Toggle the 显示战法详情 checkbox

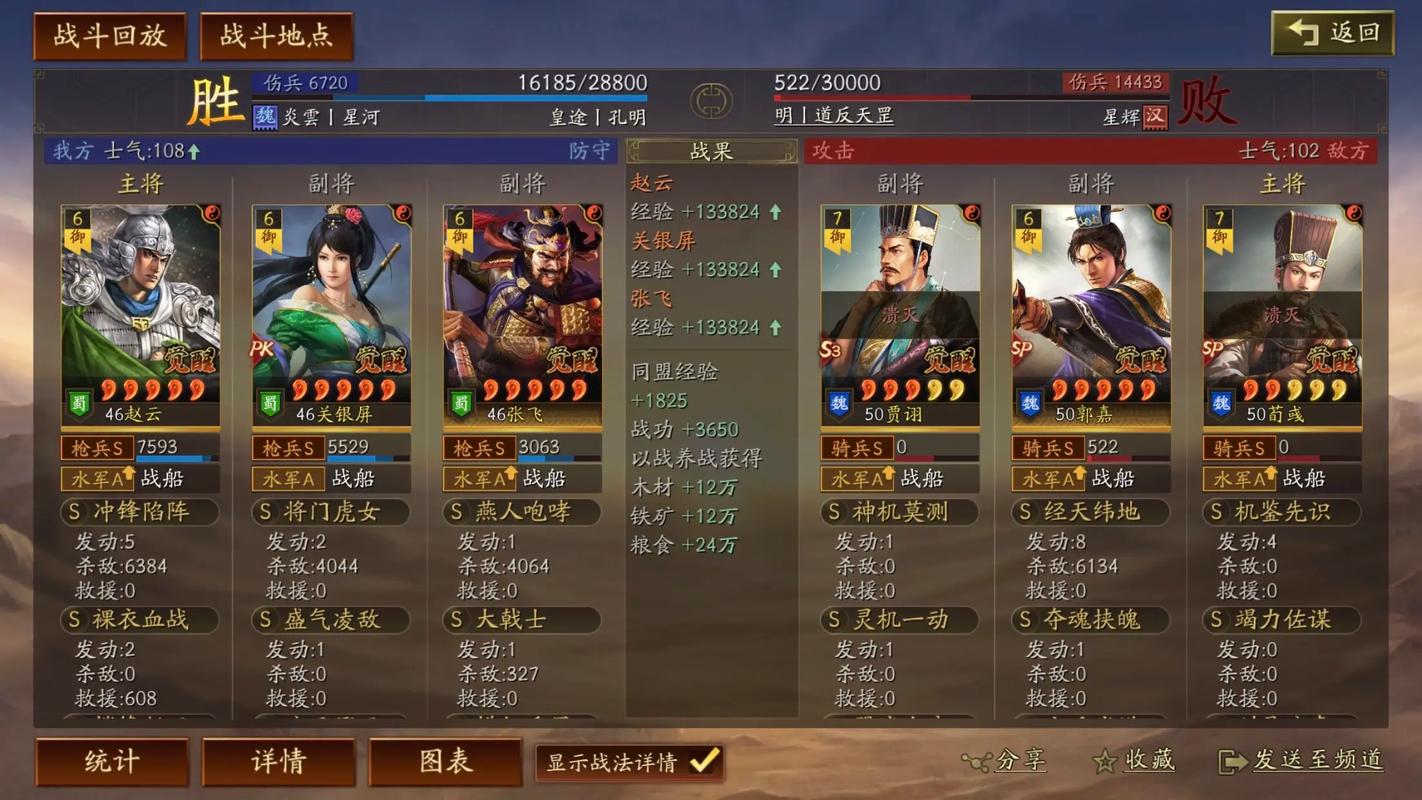[702, 760]
